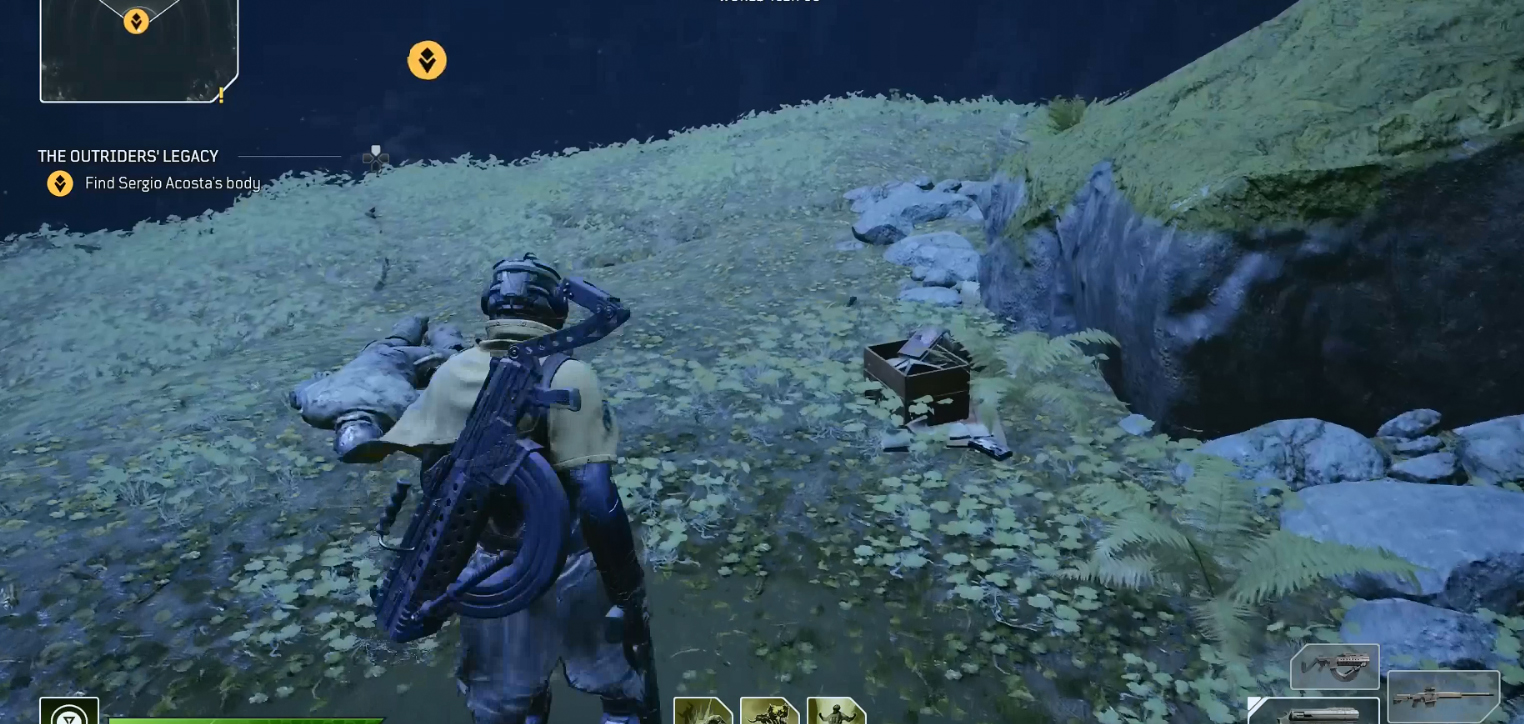This screenshot has width=1524, height=724.
Task: Click the quest title THE OUTRIDERS' LEGACY
Action: pyautogui.click(x=127, y=156)
